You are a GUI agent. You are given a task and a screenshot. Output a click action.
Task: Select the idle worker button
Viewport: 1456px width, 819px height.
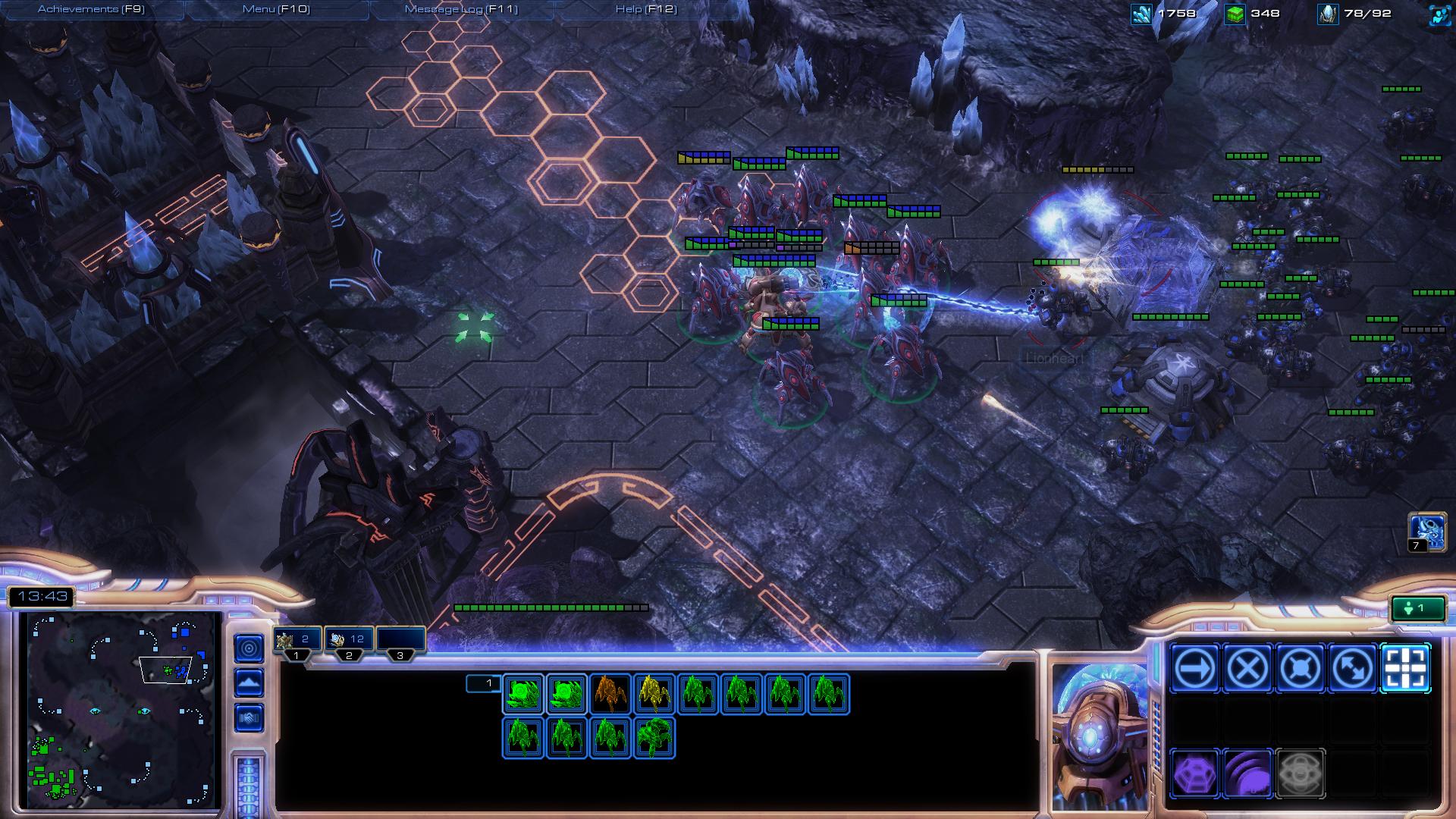[1417, 608]
